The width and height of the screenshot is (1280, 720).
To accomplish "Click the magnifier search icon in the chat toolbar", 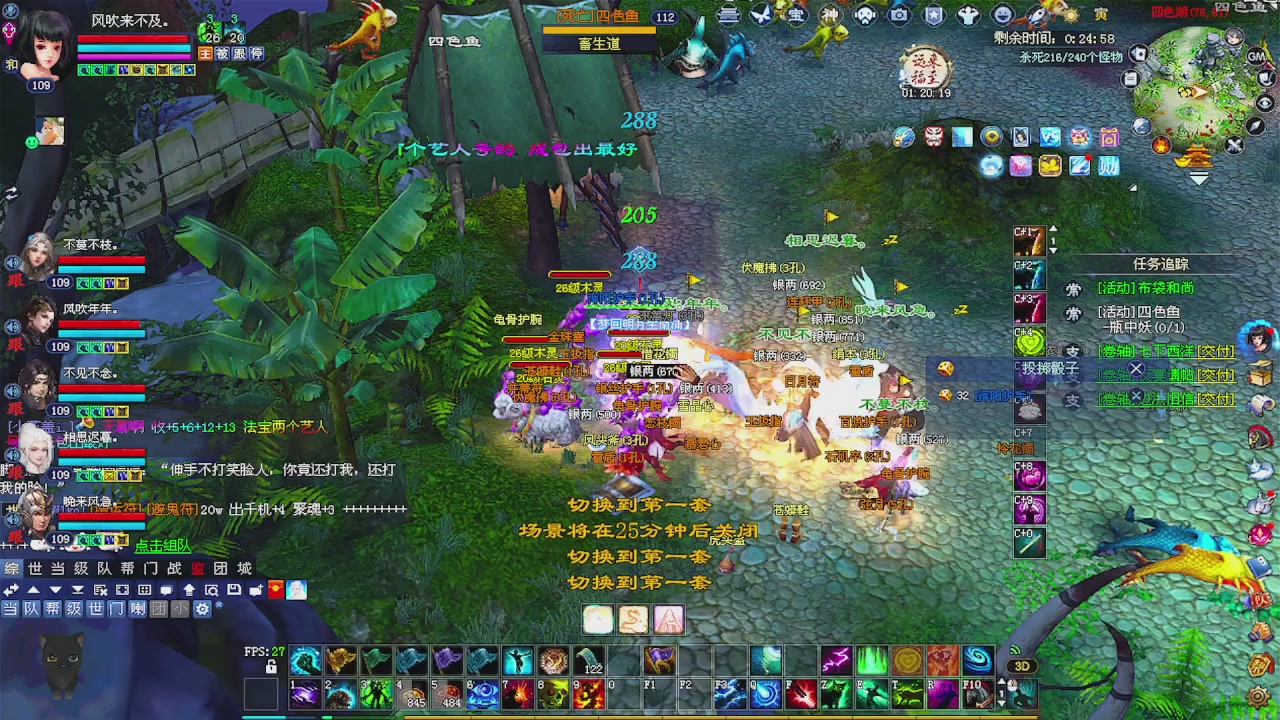I will click(x=211, y=590).
